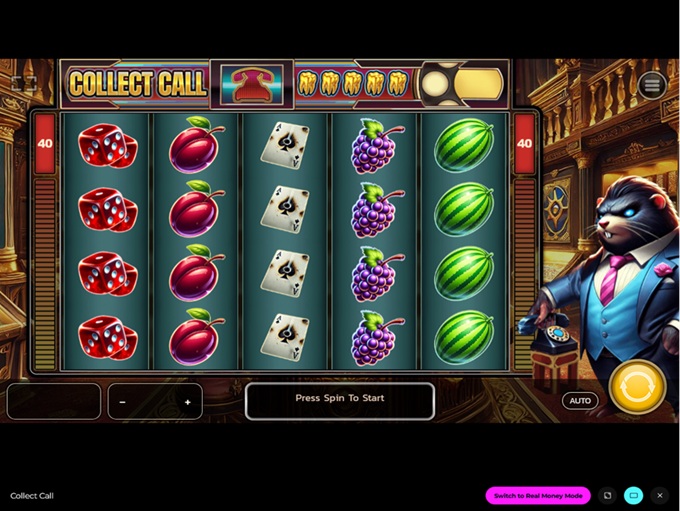Toggle fullscreen with the corner brackets icon
This screenshot has height=511, width=680.
pyautogui.click(x=24, y=85)
